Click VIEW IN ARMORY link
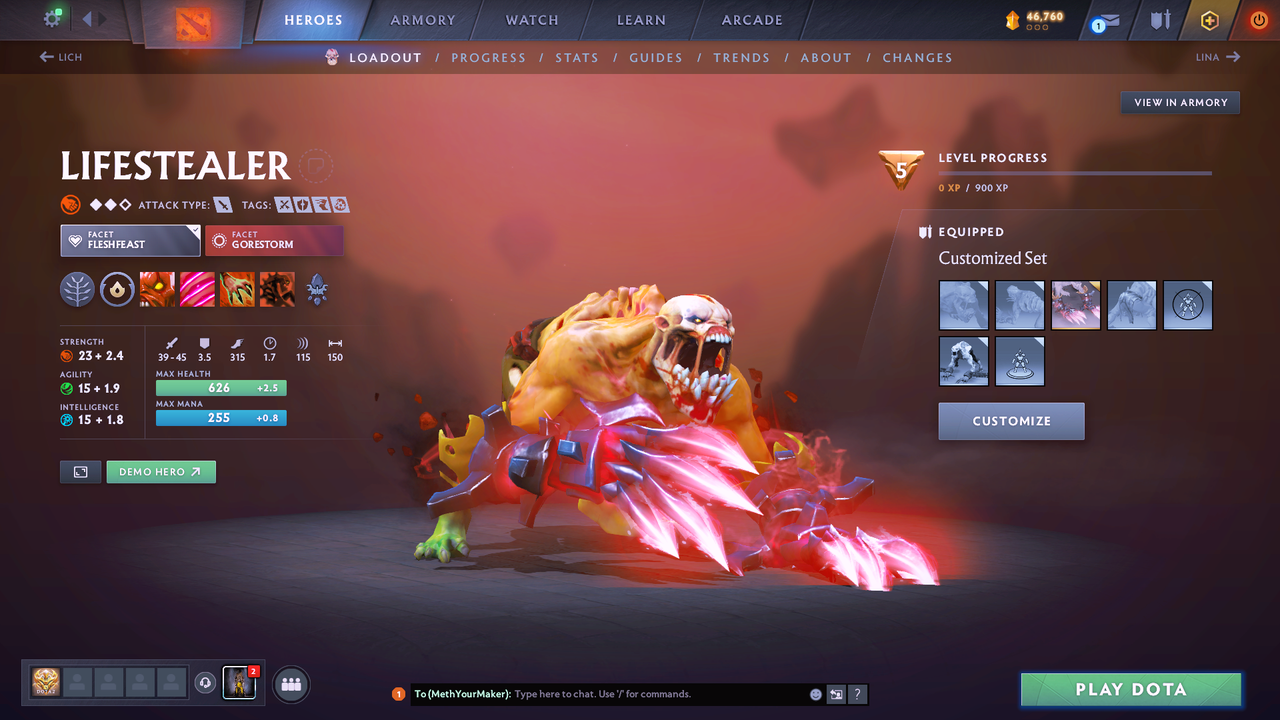Screen dimensions: 1280x720 (1179, 102)
